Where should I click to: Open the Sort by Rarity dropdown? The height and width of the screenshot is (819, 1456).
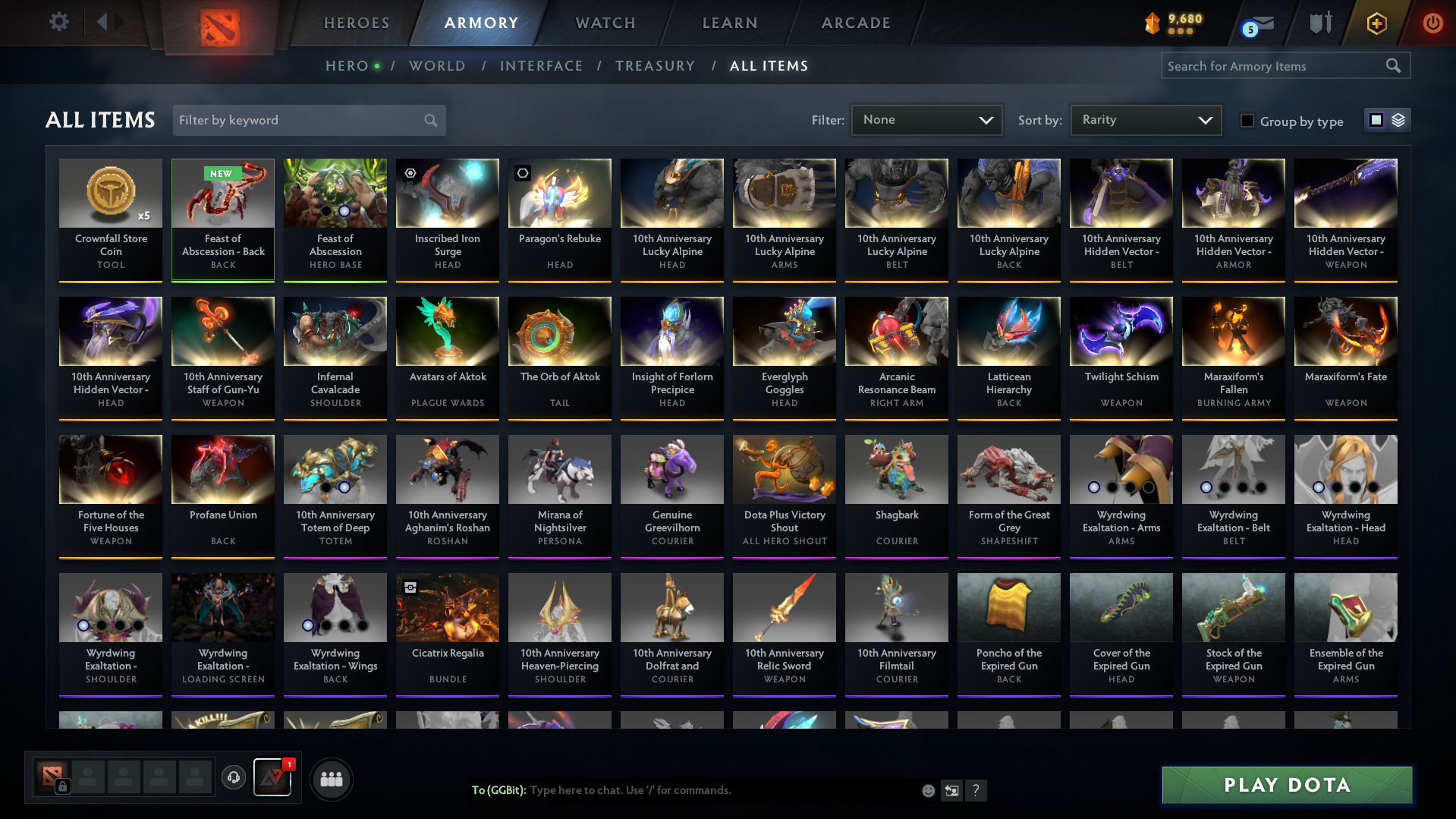coord(1145,119)
